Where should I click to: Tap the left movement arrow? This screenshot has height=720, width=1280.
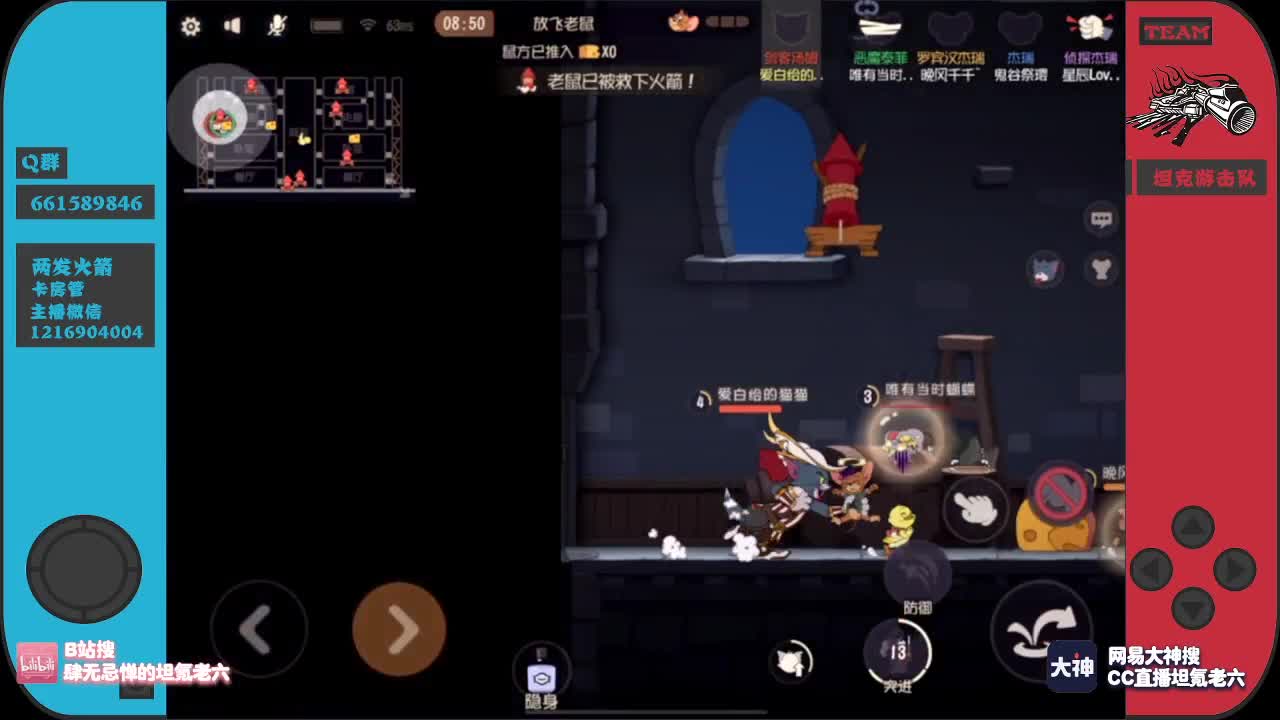[x=258, y=629]
